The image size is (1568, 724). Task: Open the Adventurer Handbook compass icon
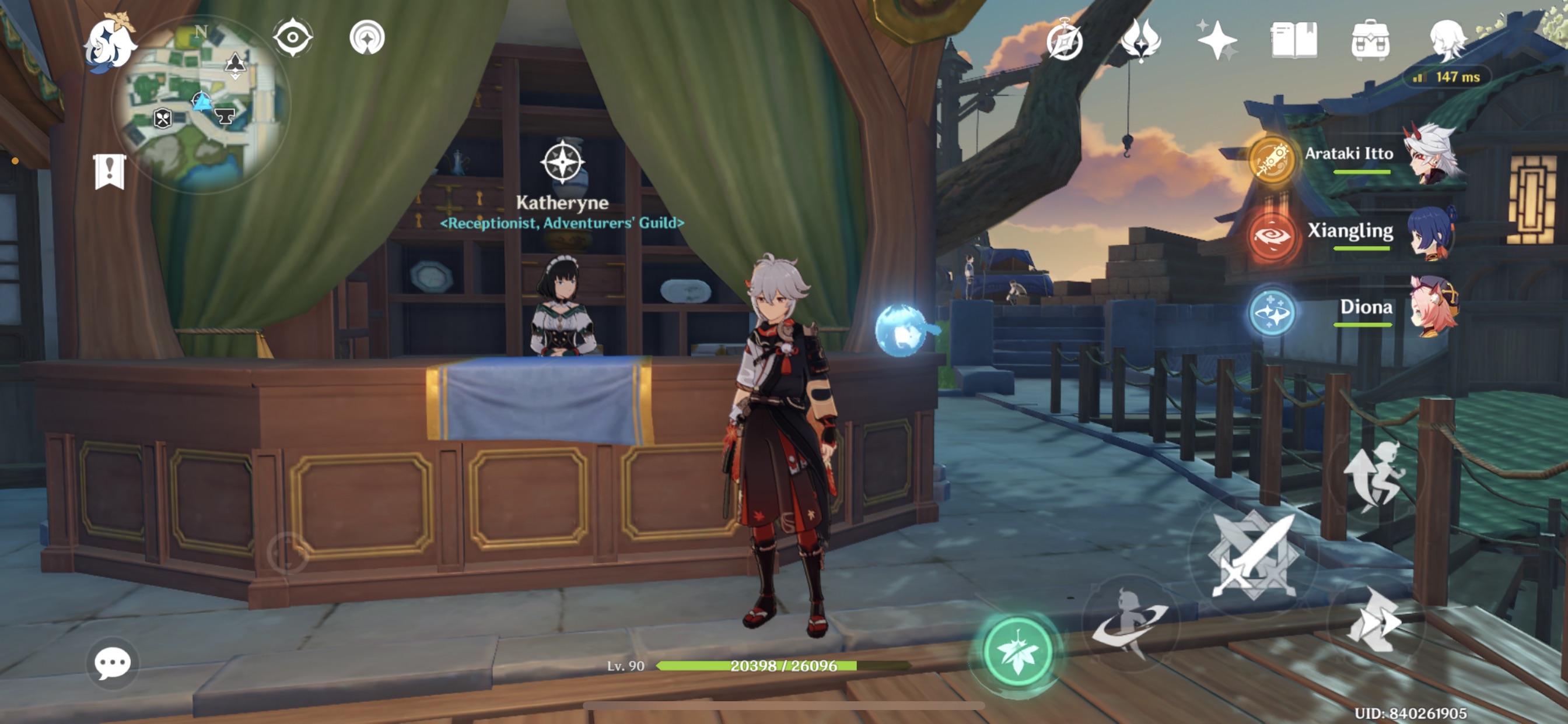click(1067, 40)
